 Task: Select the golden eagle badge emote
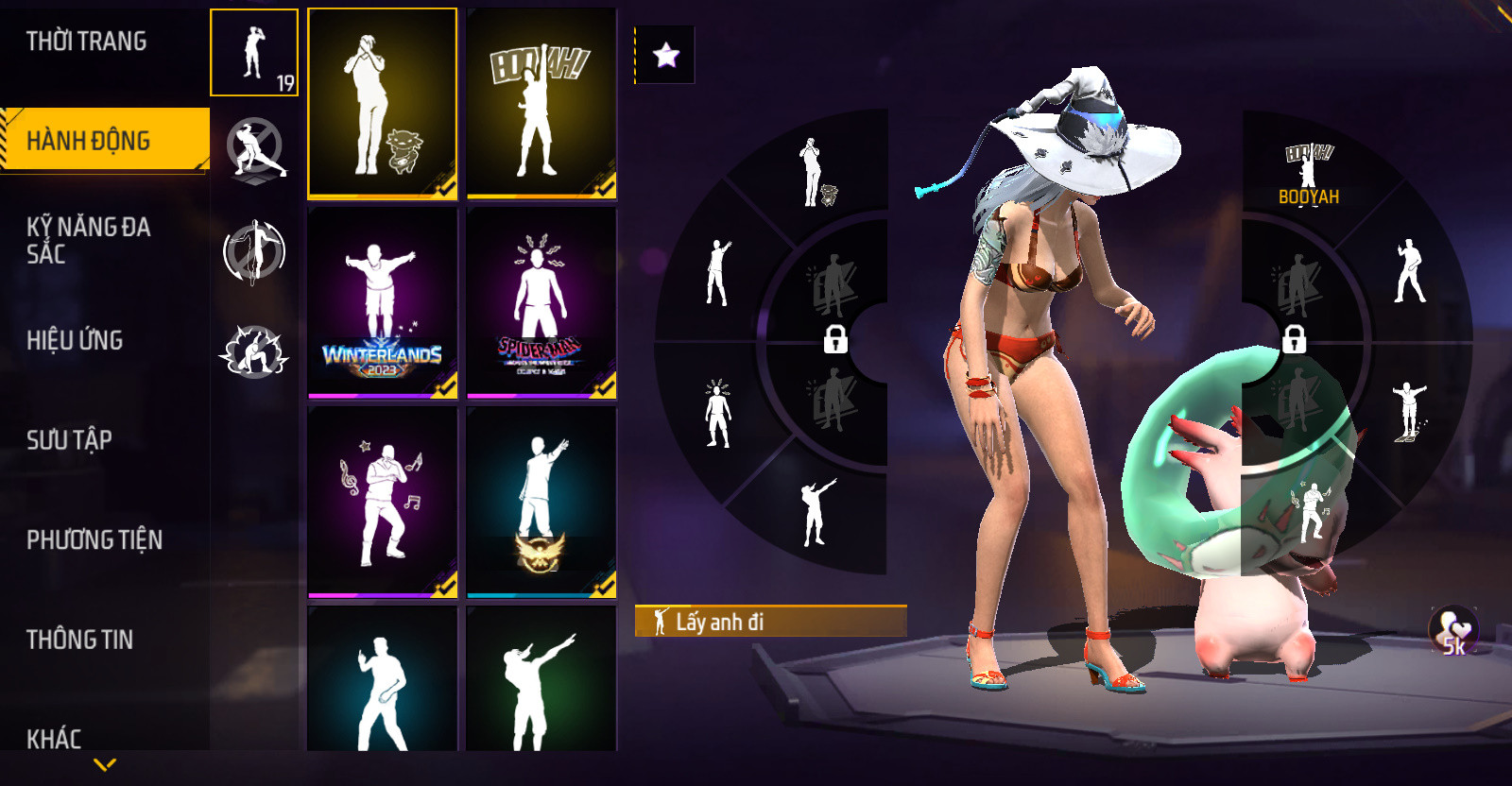[x=541, y=502]
